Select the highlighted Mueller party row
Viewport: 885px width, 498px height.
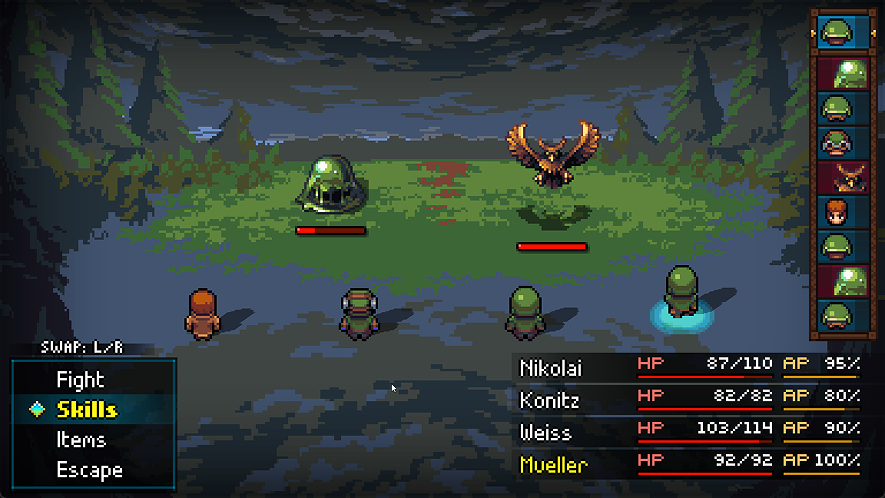coord(688,464)
